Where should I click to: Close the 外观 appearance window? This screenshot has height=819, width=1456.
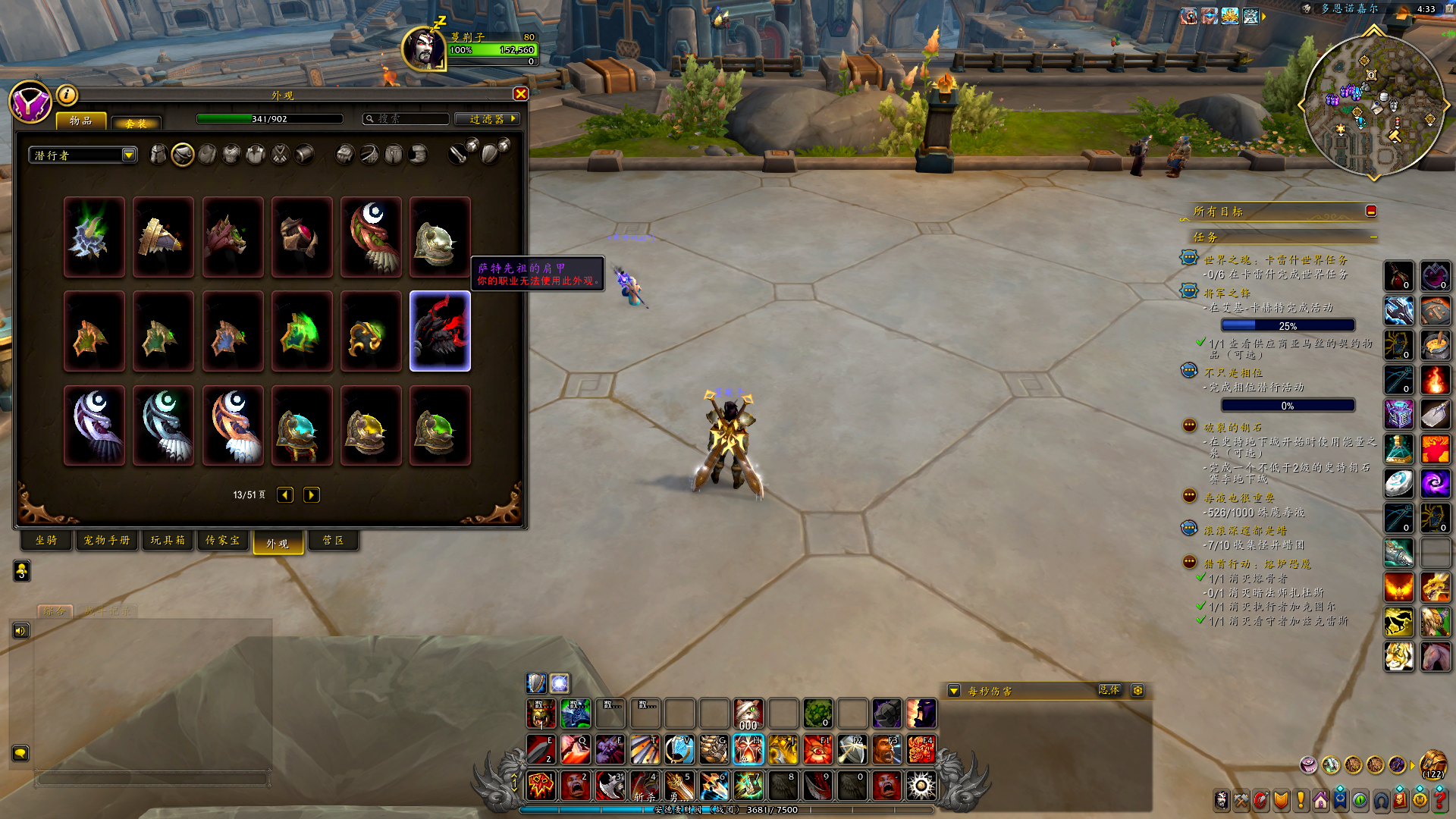520,94
